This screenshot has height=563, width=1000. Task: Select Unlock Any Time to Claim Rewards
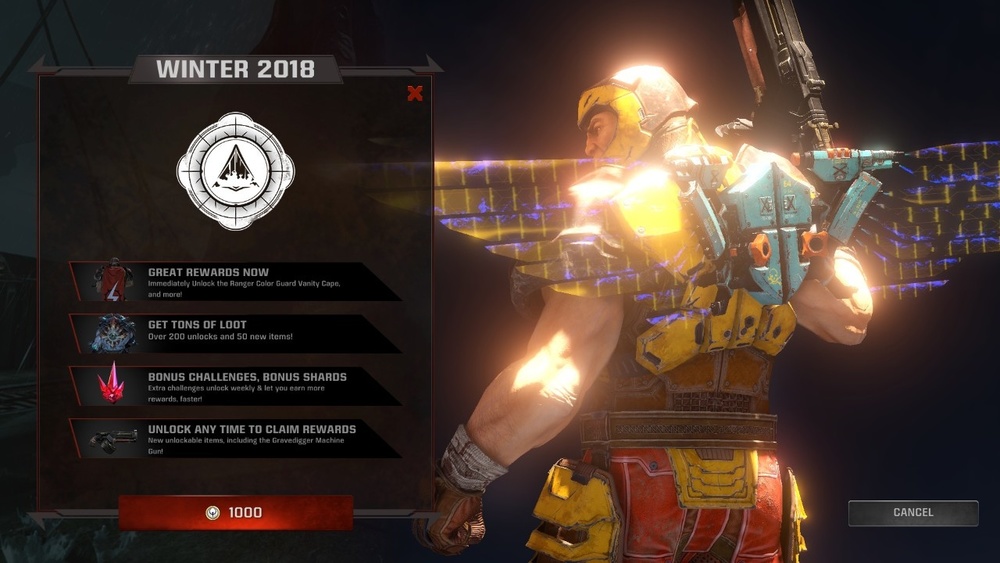[234, 438]
